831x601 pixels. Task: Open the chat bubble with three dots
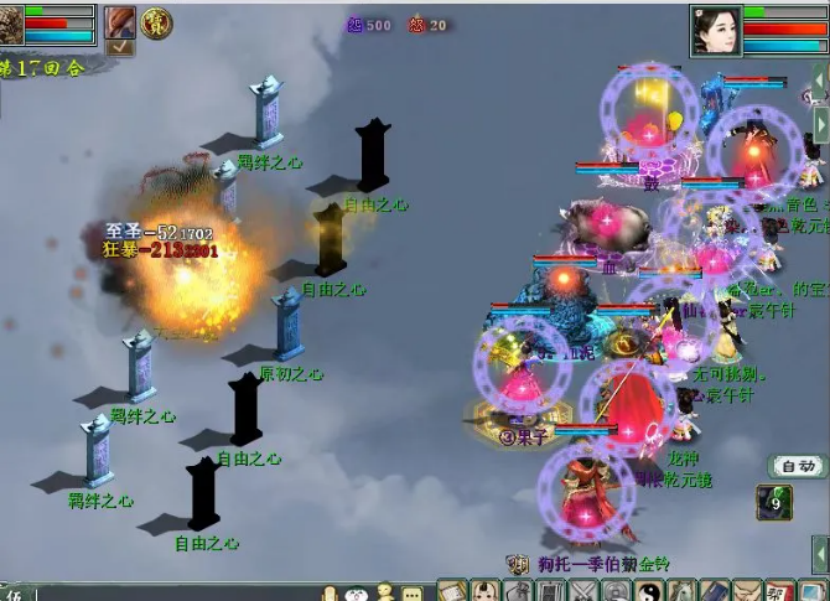(x=412, y=593)
